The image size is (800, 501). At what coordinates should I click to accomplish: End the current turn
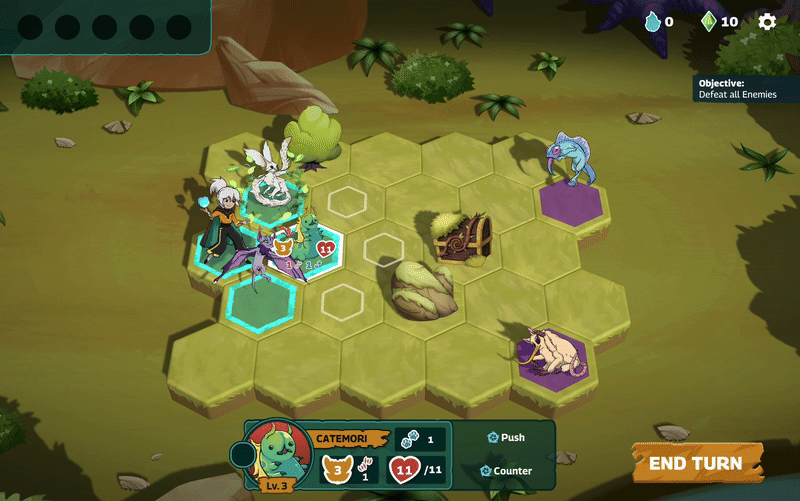pyautogui.click(x=696, y=463)
